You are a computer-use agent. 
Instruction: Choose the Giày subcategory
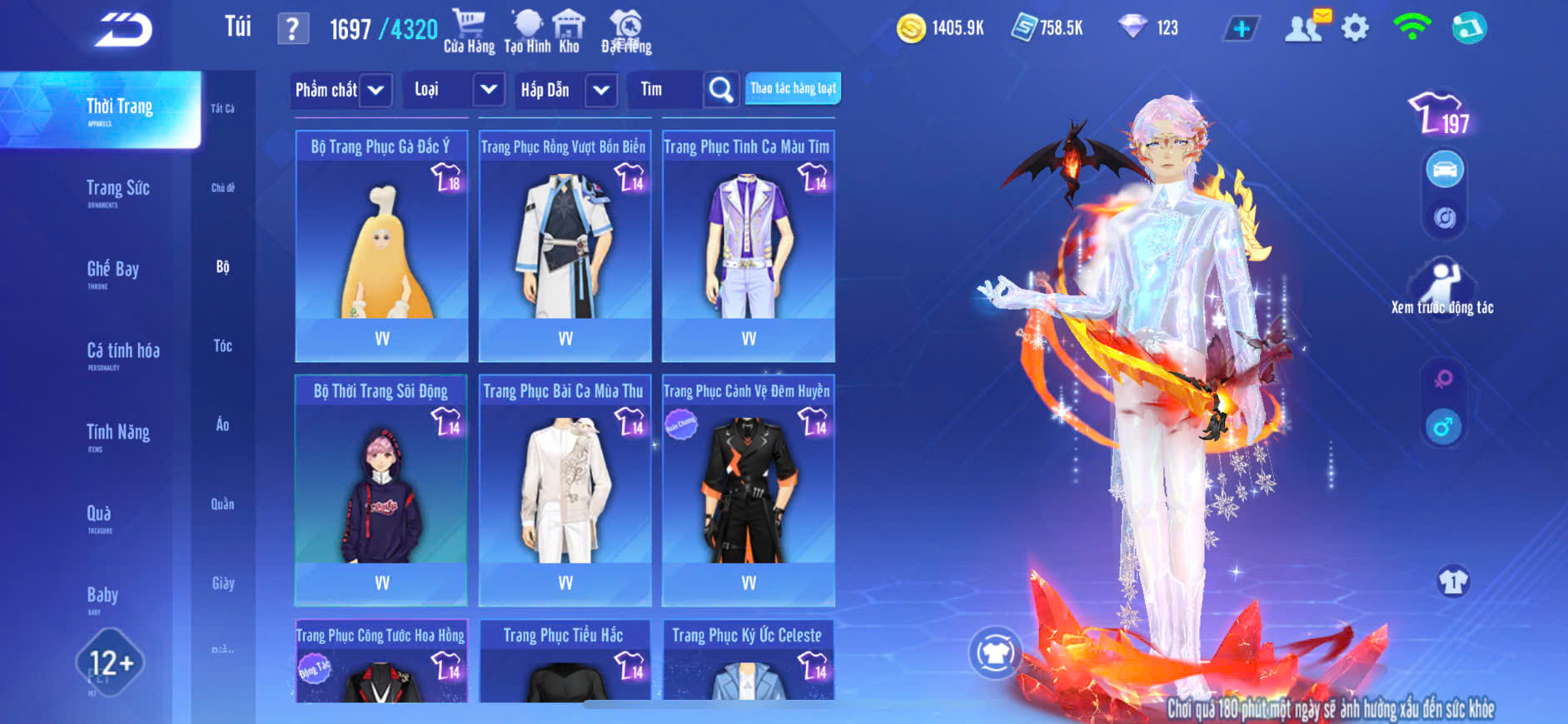(x=222, y=583)
